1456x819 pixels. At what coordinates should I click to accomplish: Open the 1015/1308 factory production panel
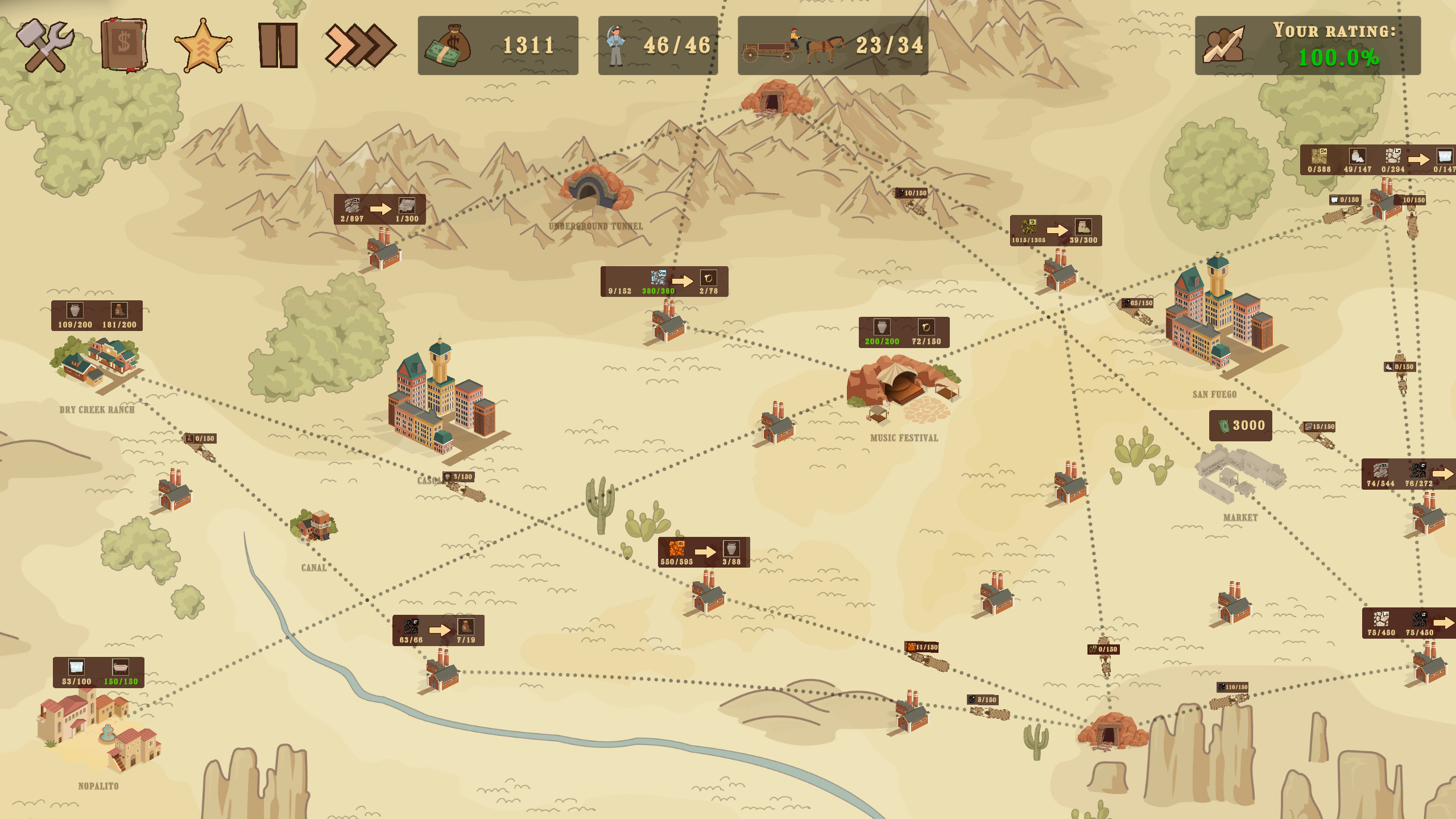click(1056, 230)
